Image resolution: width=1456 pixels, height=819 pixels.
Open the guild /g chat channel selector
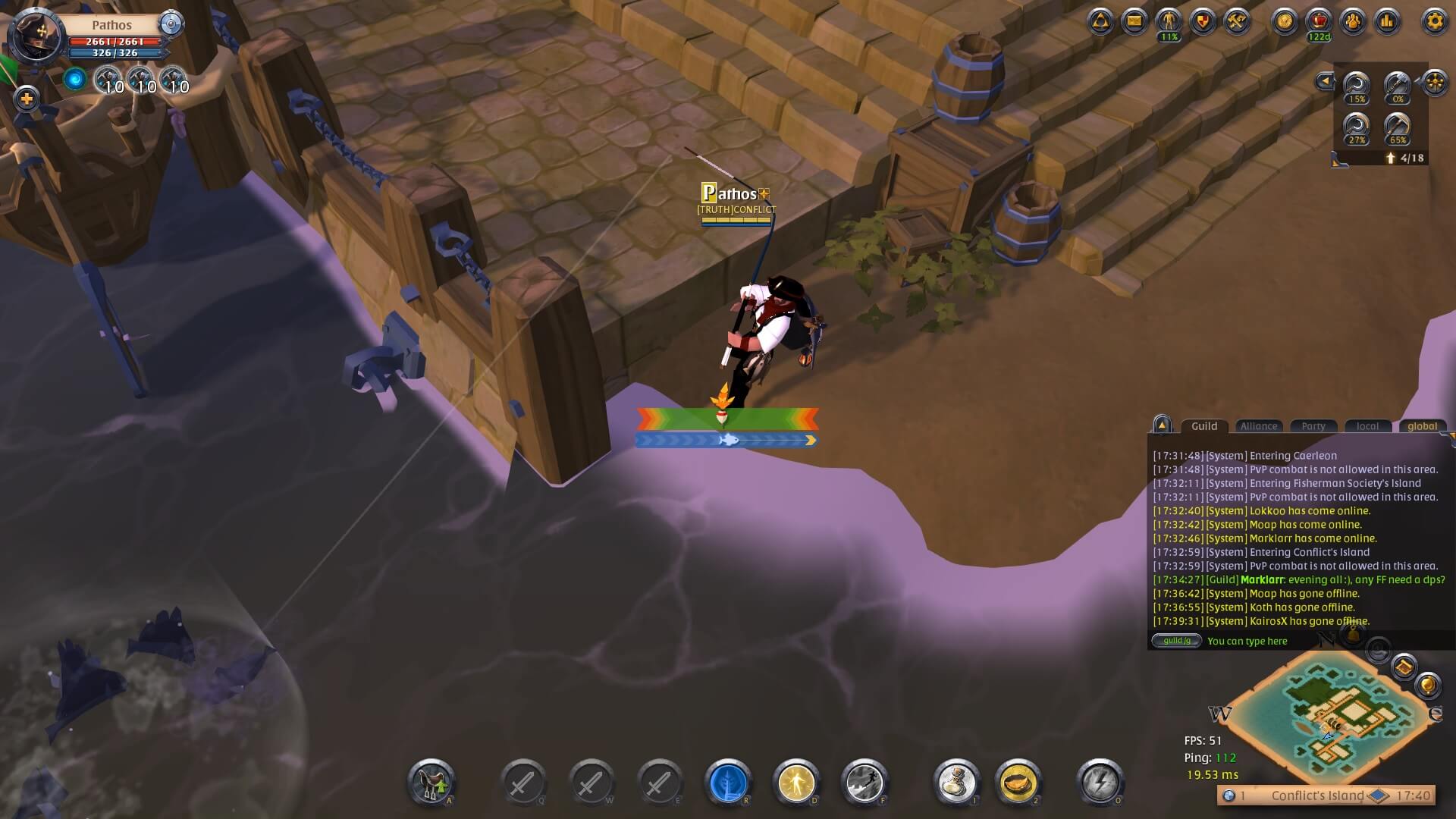pyautogui.click(x=1176, y=641)
